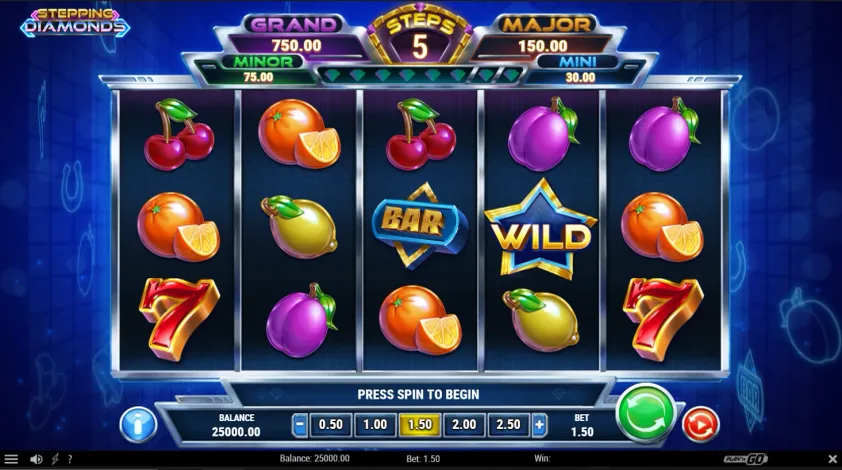
Task: Toggle fast play with the lightning icon
Action: [x=54, y=459]
